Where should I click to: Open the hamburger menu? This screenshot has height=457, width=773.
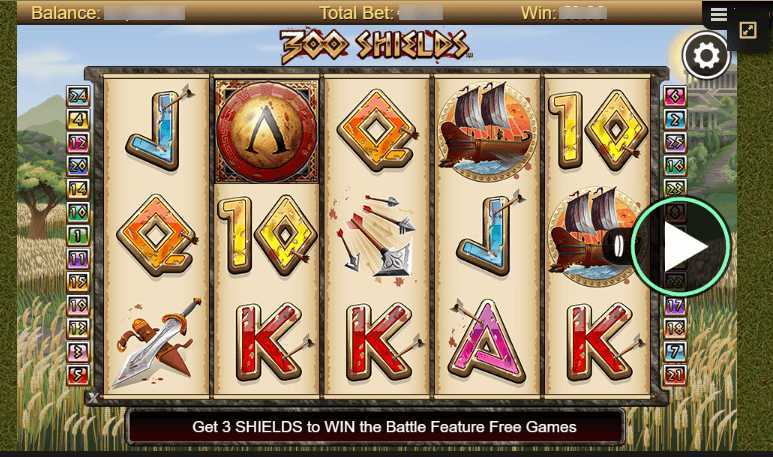(x=719, y=15)
